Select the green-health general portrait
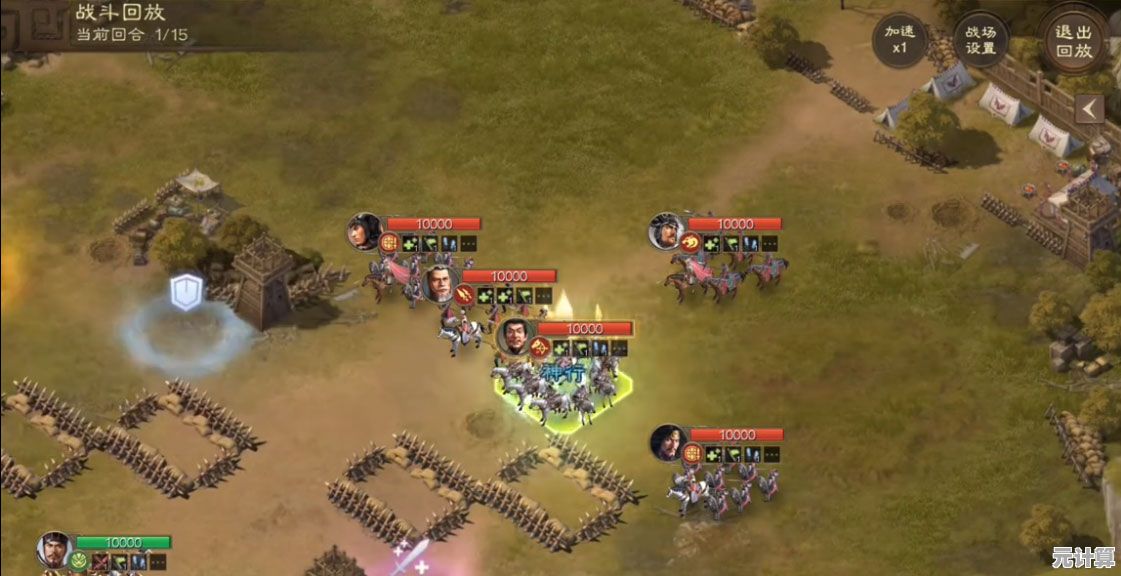The height and width of the screenshot is (576, 1121). tap(53, 548)
